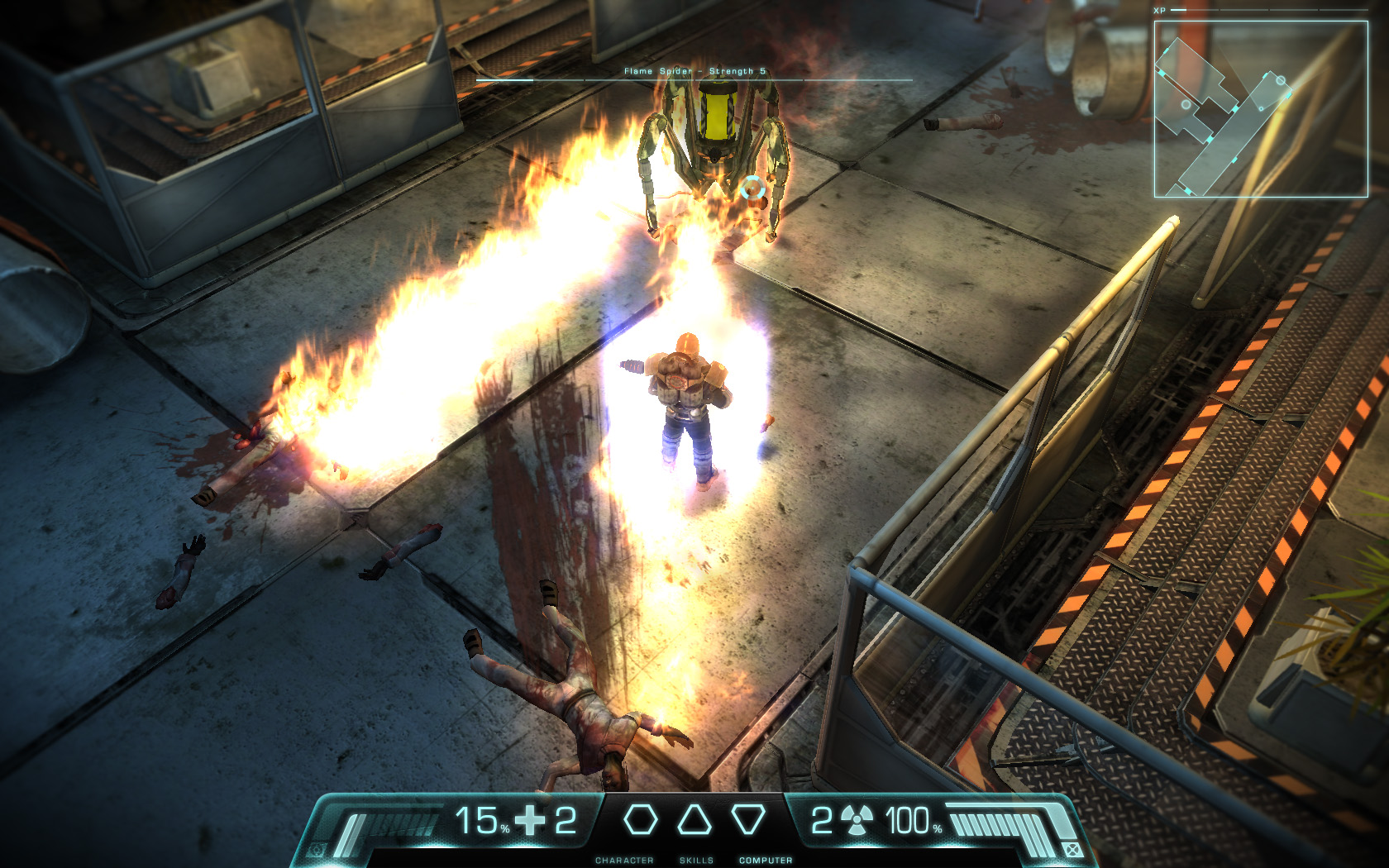Use a medkit via the cross icon
Screen dimensions: 1389x868
click(530, 821)
